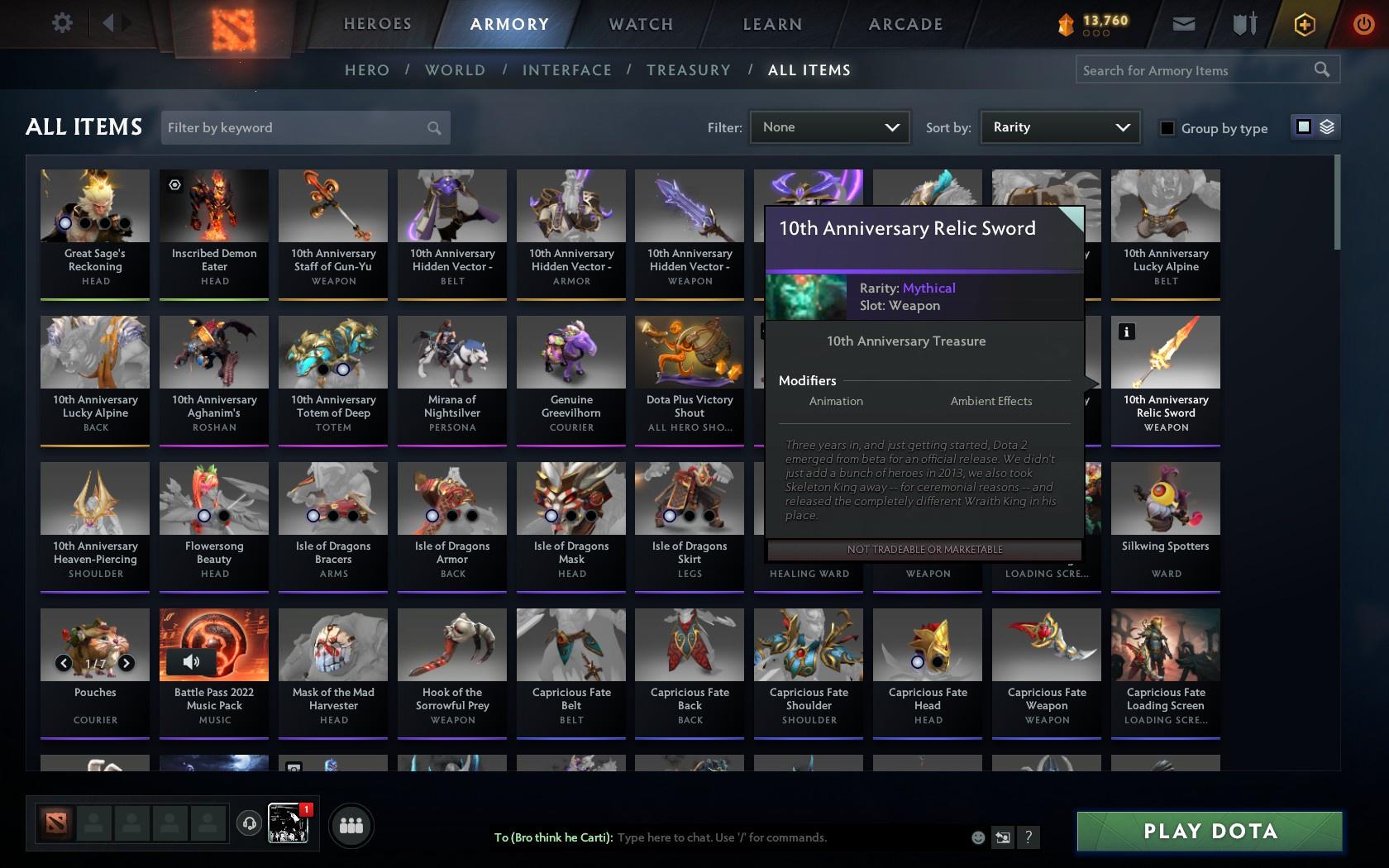Viewport: 1389px width, 868px height.
Task: Open notifications via the envelope icon
Action: tap(1182, 24)
